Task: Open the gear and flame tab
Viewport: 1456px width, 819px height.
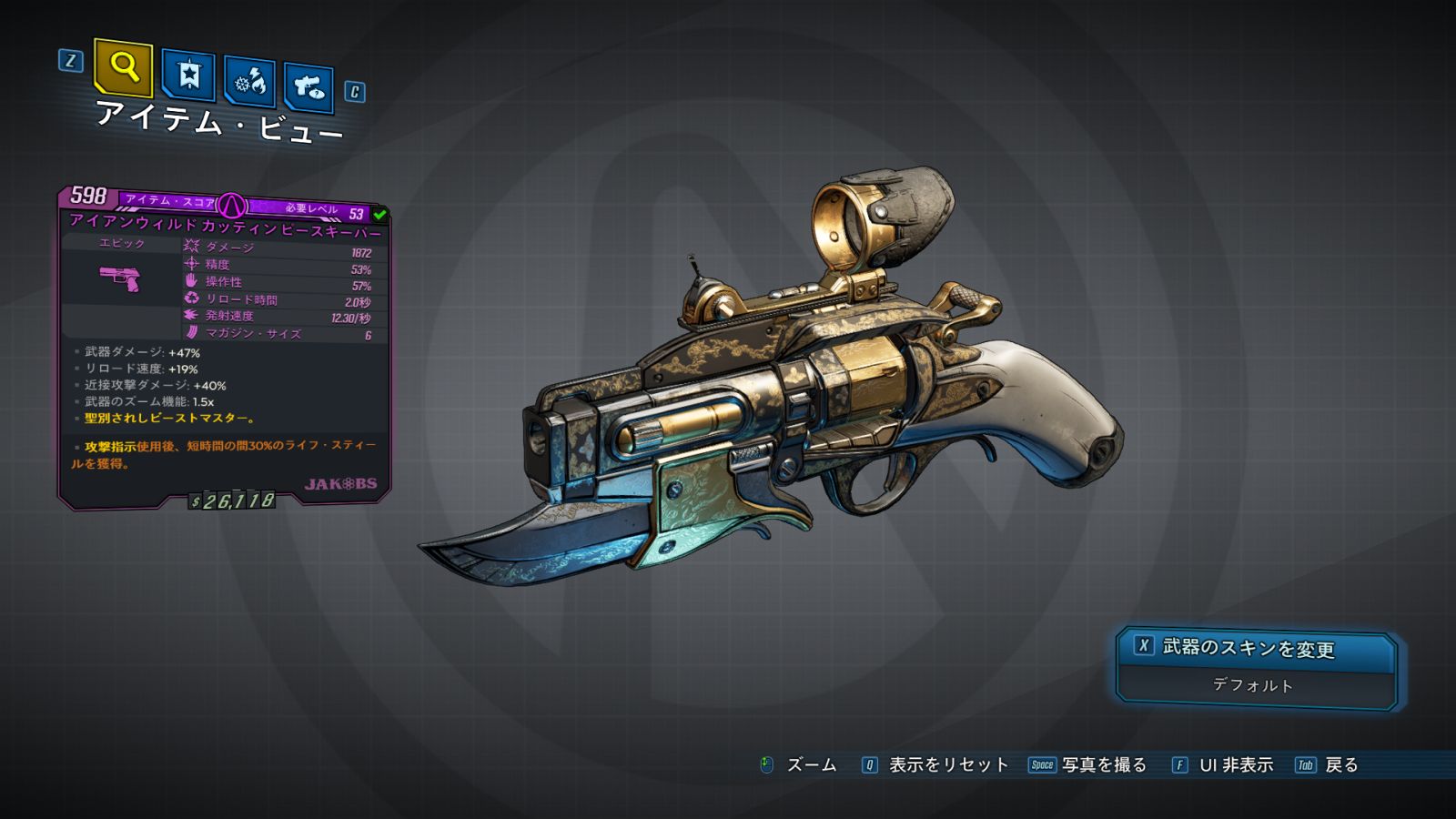Action: point(250,82)
